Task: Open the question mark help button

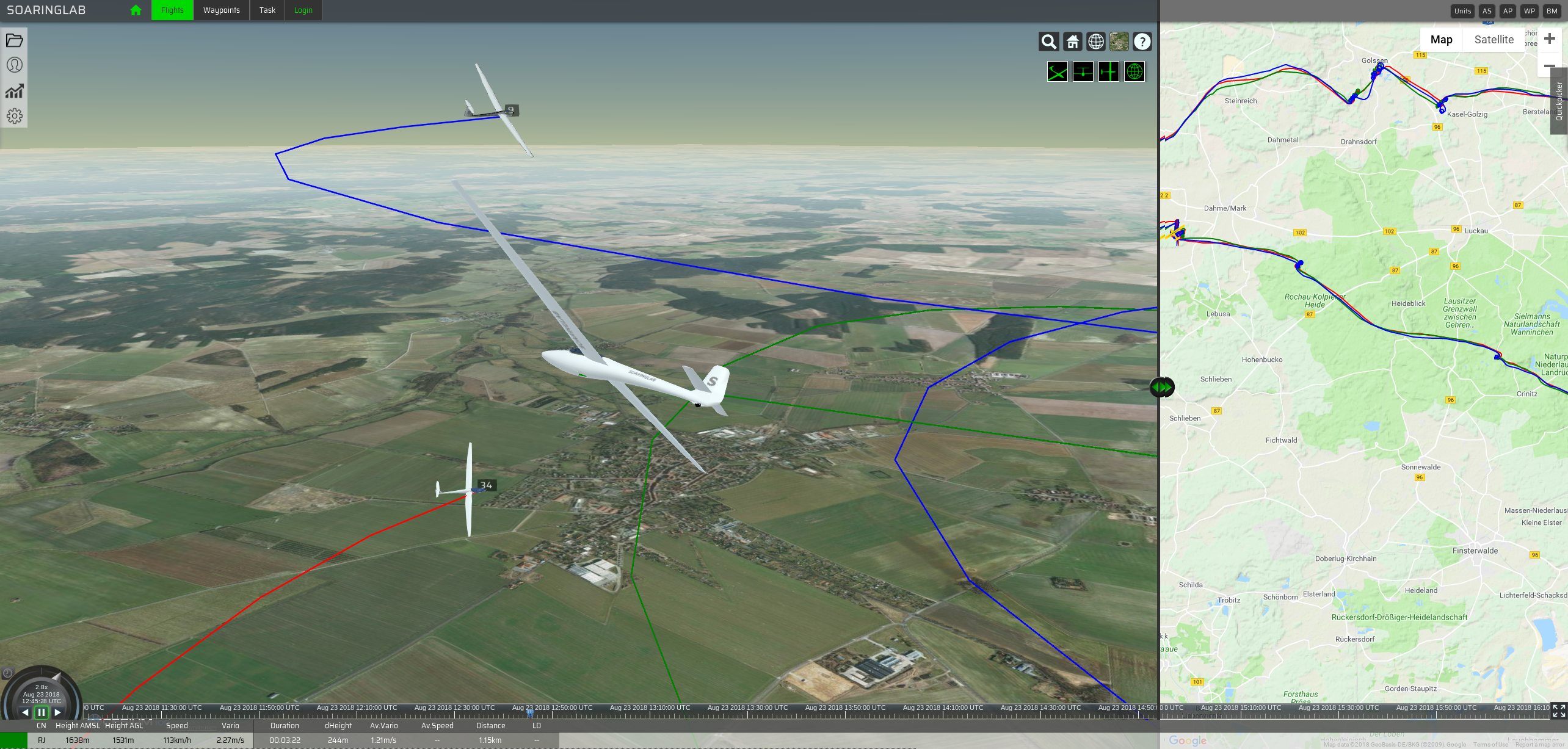Action: (1142, 42)
